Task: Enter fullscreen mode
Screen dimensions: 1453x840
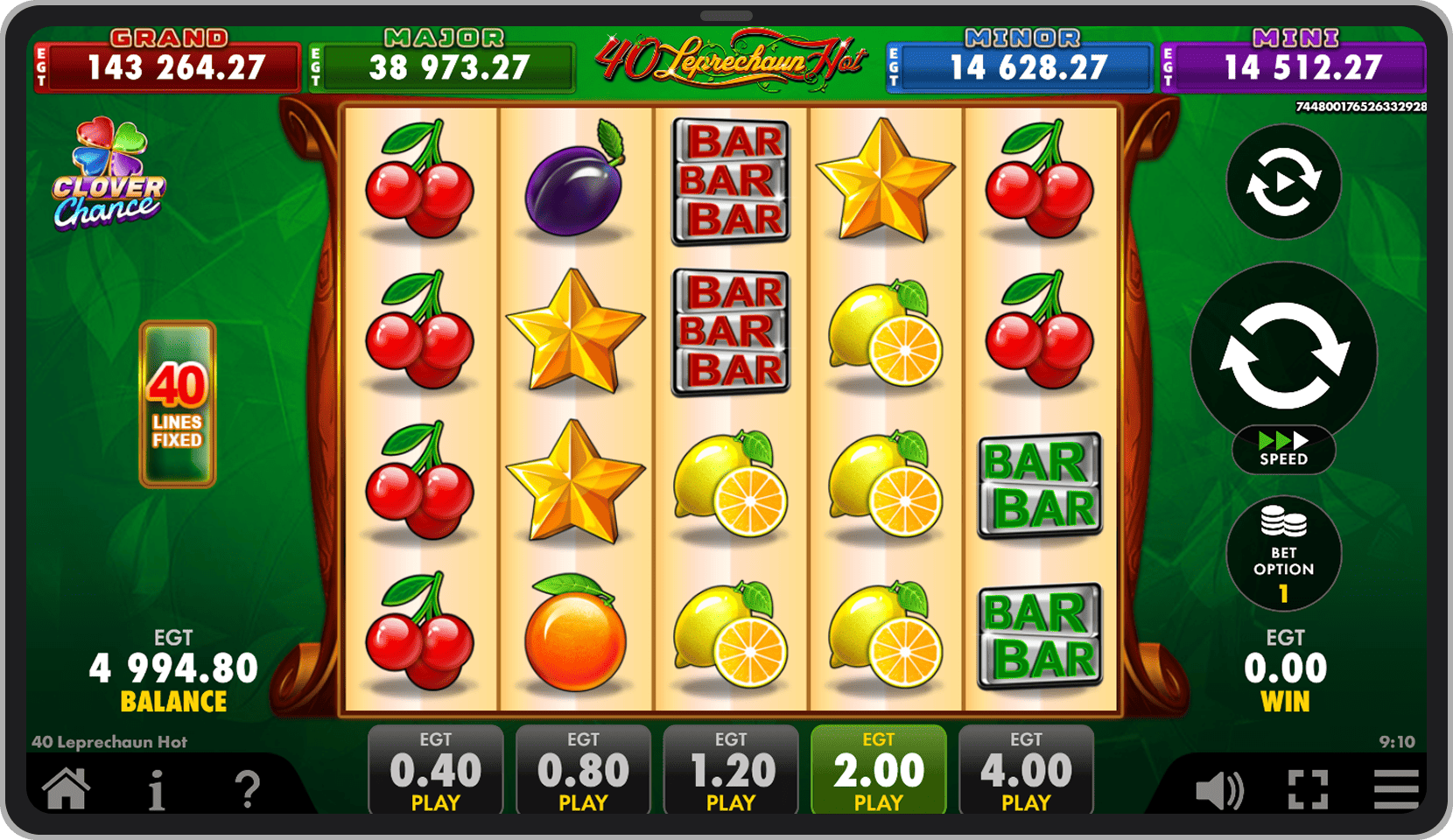Action: tap(1308, 791)
